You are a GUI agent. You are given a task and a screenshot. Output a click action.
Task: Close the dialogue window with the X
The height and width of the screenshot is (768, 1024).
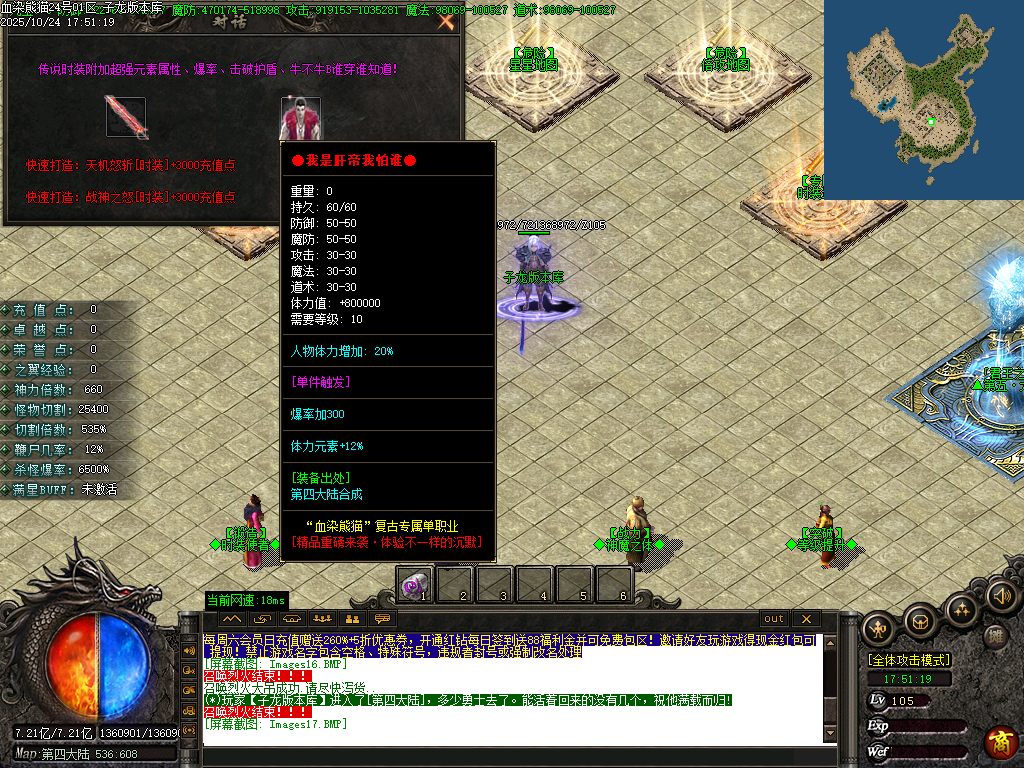446,21
